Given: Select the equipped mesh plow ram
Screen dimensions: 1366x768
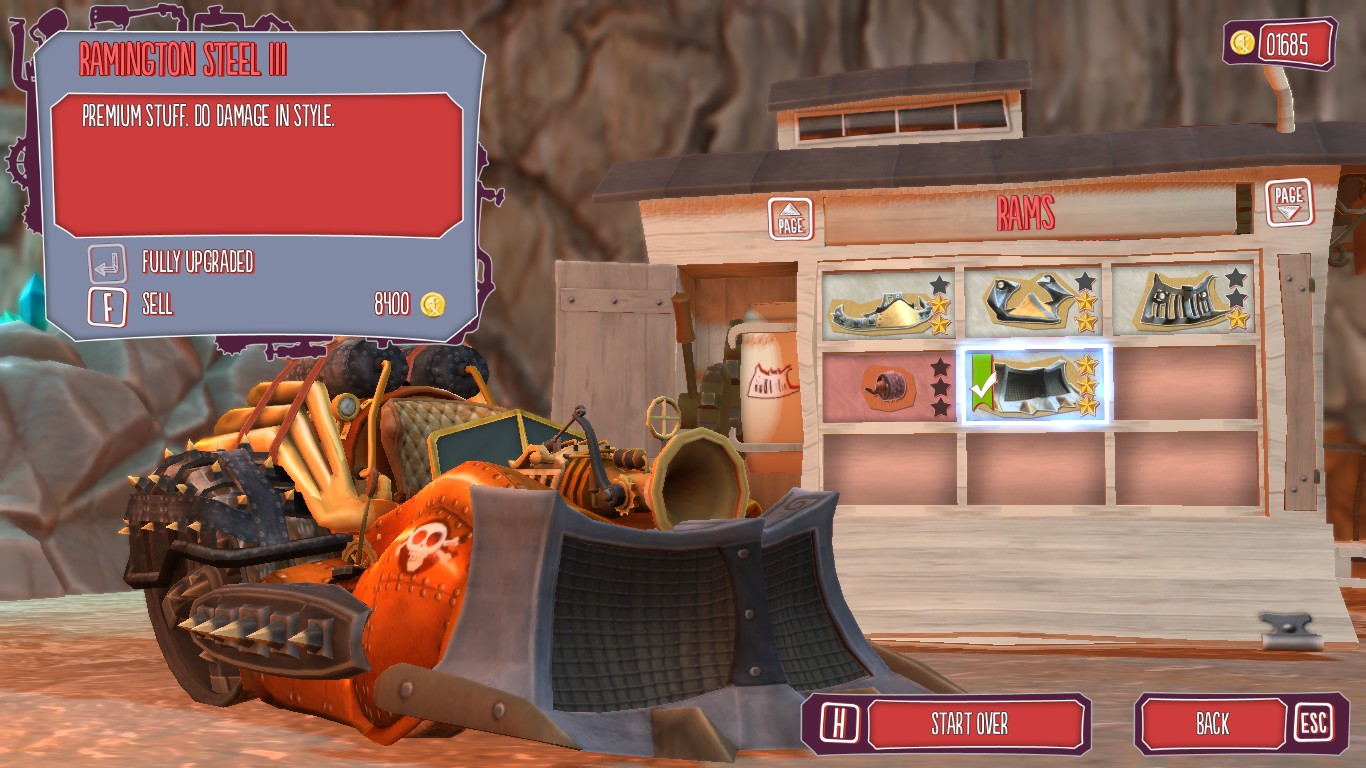Looking at the screenshot, I should (1034, 385).
